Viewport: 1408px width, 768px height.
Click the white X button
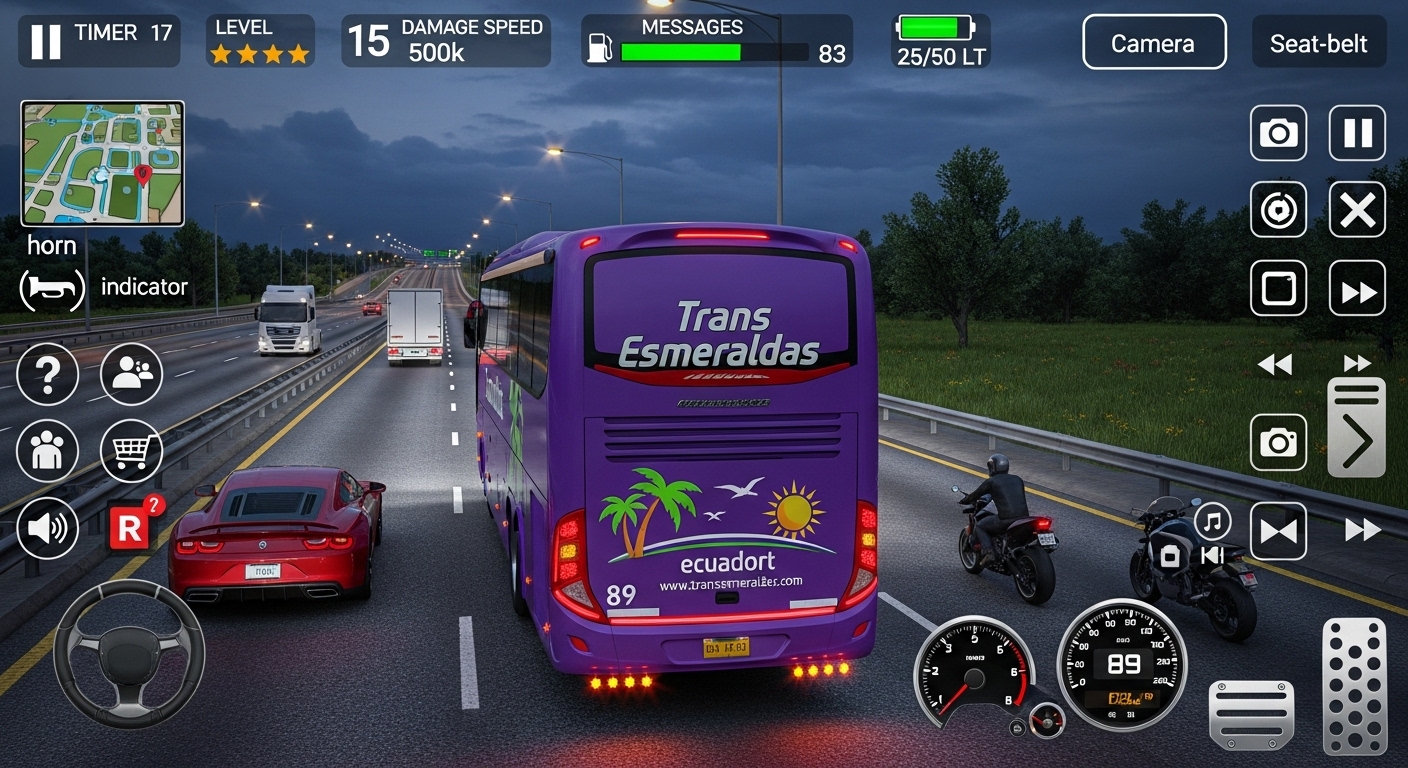coord(1357,210)
